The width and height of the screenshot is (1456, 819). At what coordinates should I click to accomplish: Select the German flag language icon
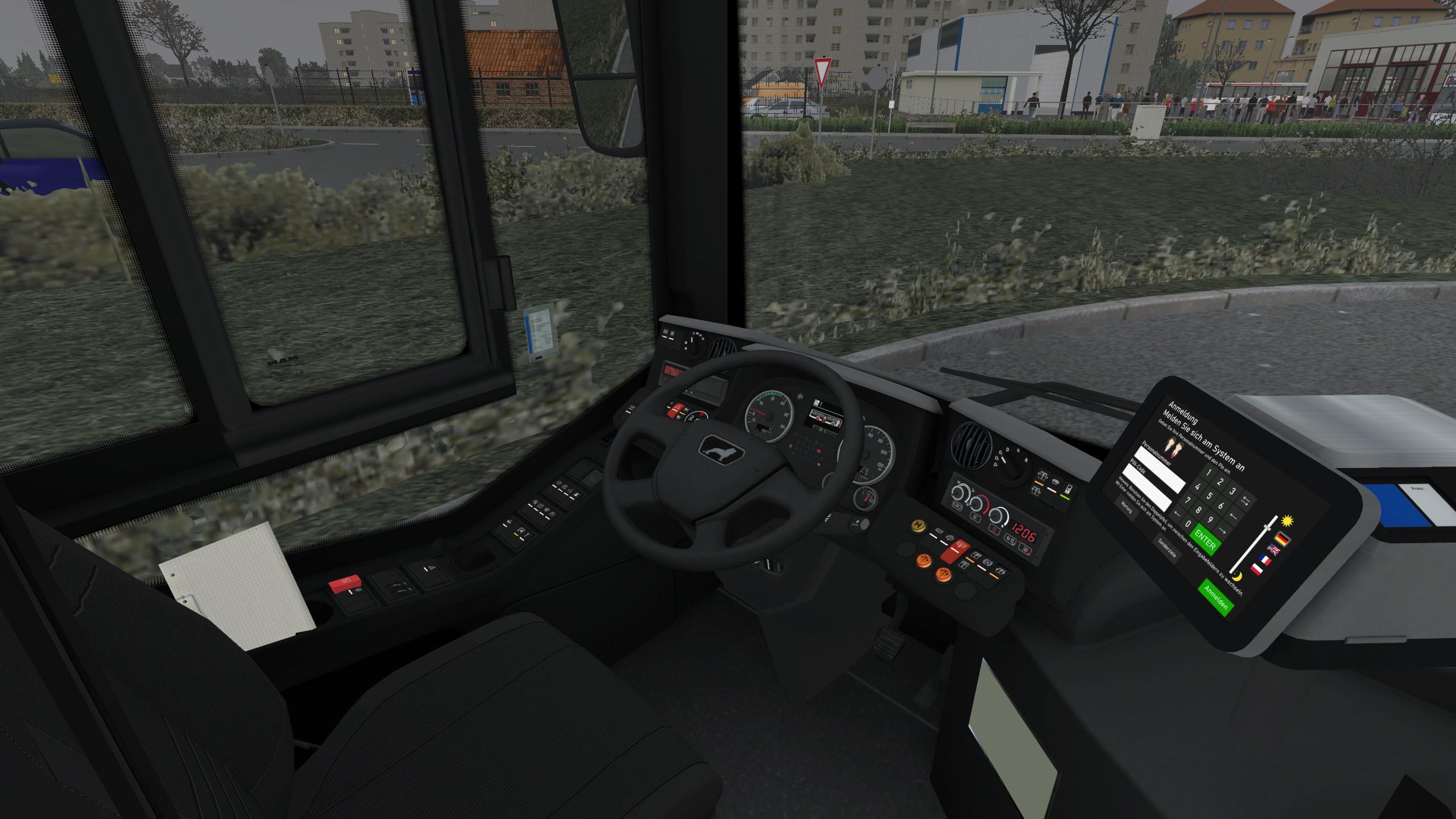[x=1283, y=539]
